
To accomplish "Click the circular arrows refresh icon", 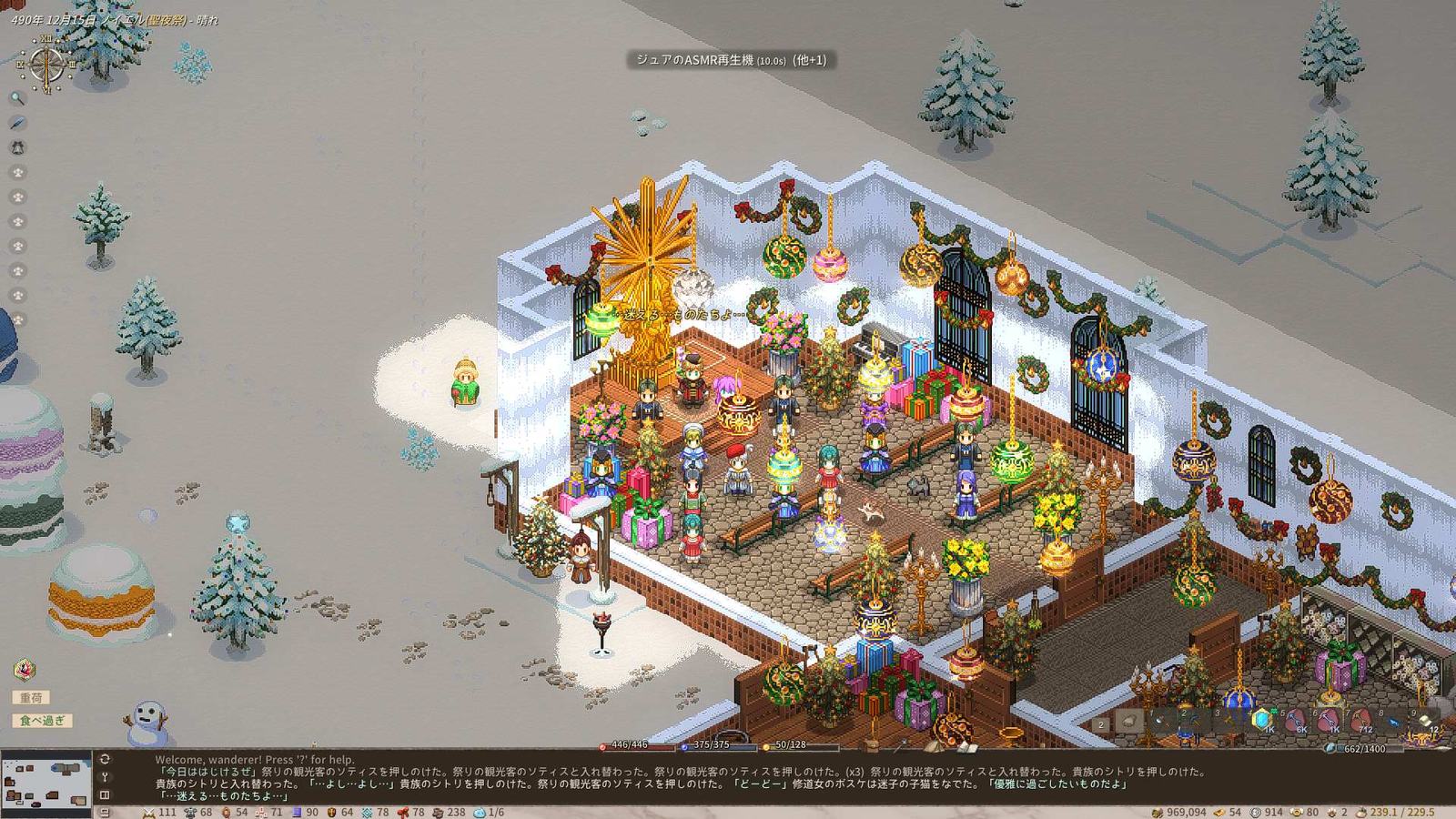I will pyautogui.click(x=105, y=759).
